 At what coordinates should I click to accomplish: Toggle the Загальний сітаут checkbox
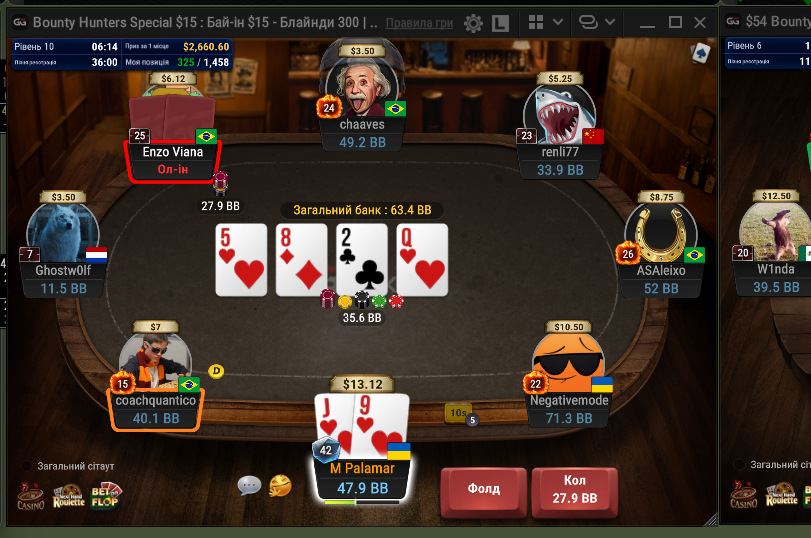28,466
